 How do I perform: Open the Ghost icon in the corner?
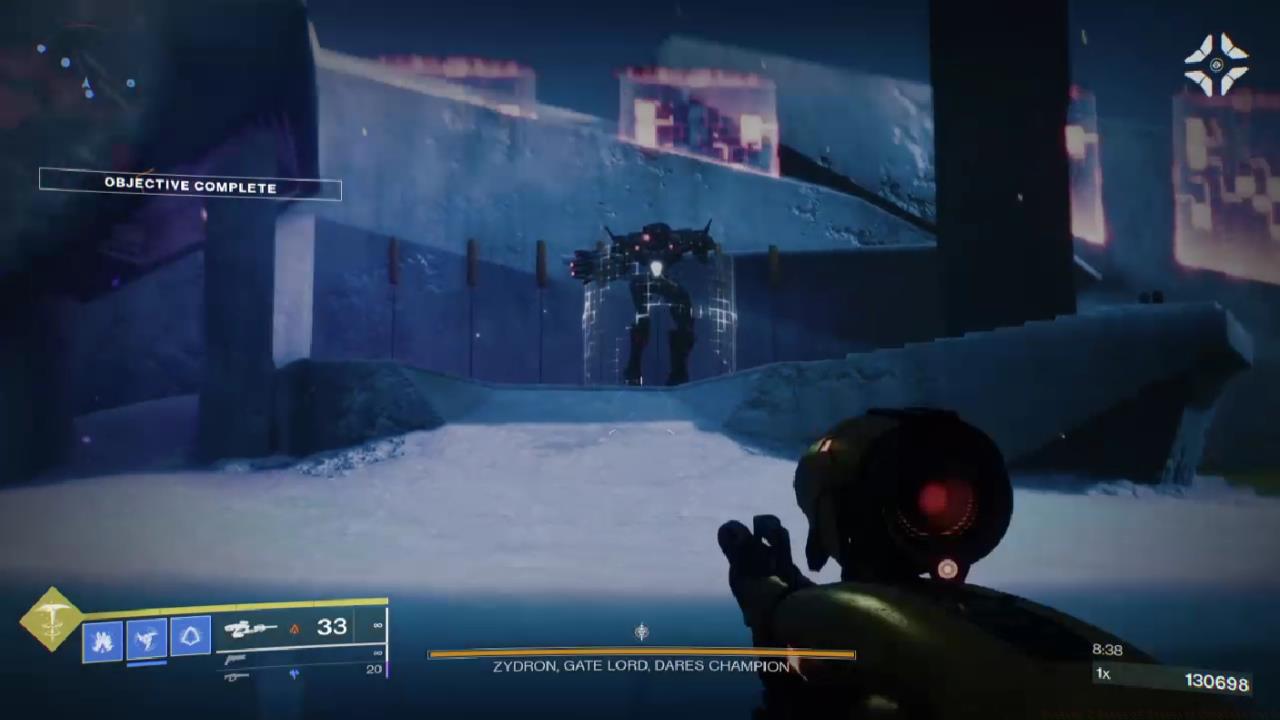(1216, 65)
